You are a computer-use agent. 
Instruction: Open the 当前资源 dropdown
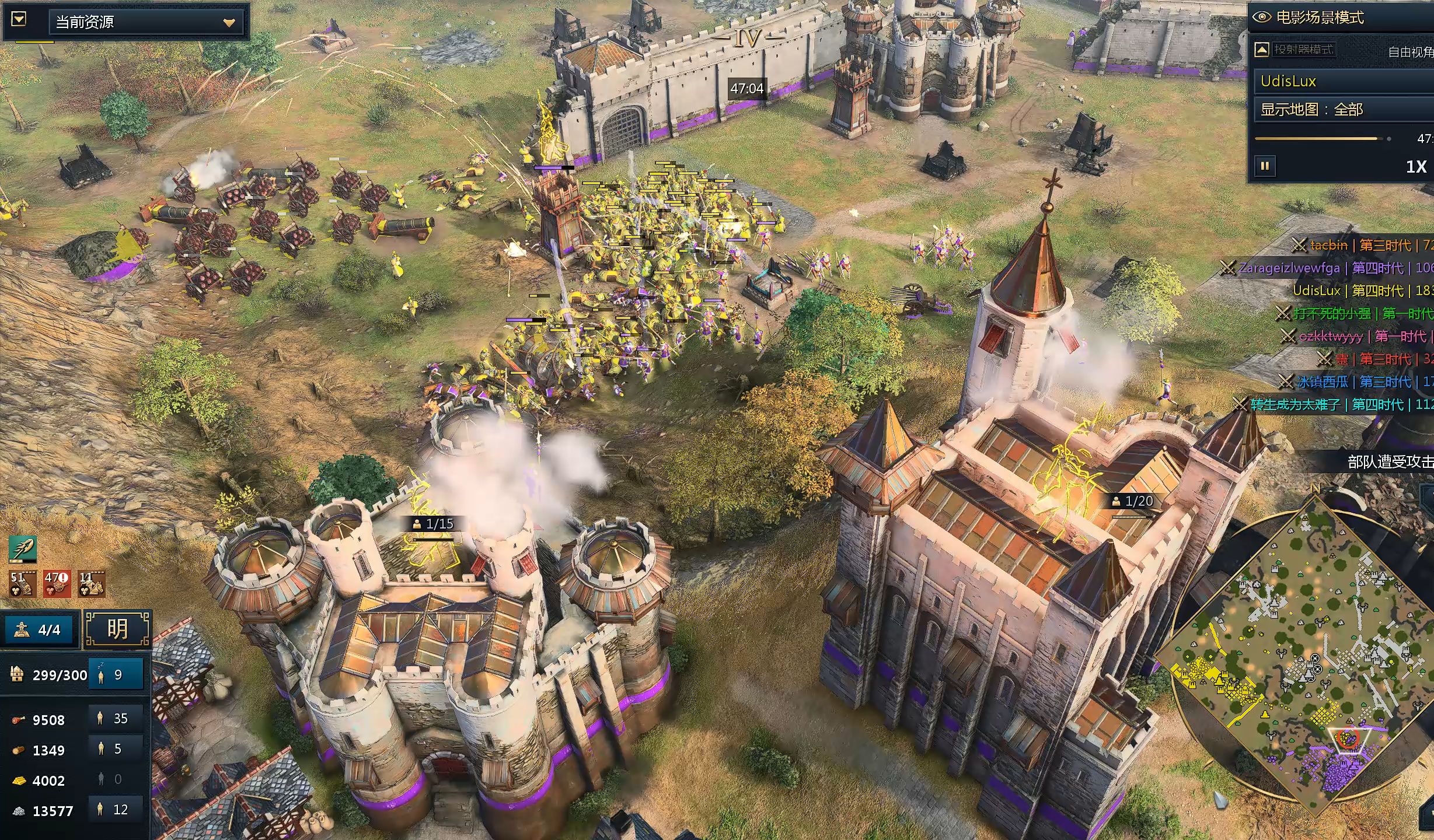coord(146,22)
